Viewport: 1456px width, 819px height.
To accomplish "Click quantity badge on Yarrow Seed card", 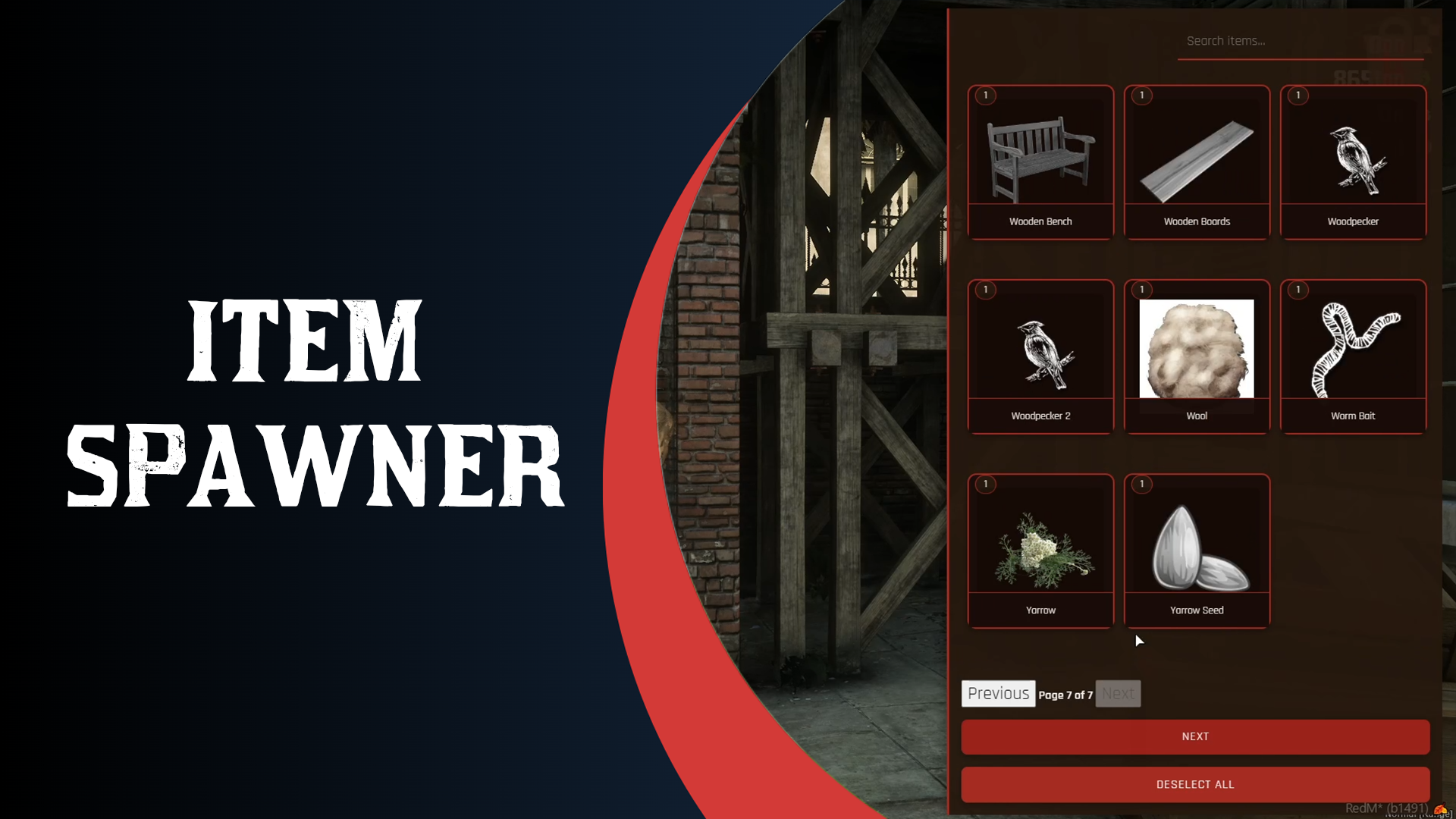I will 1141,484.
